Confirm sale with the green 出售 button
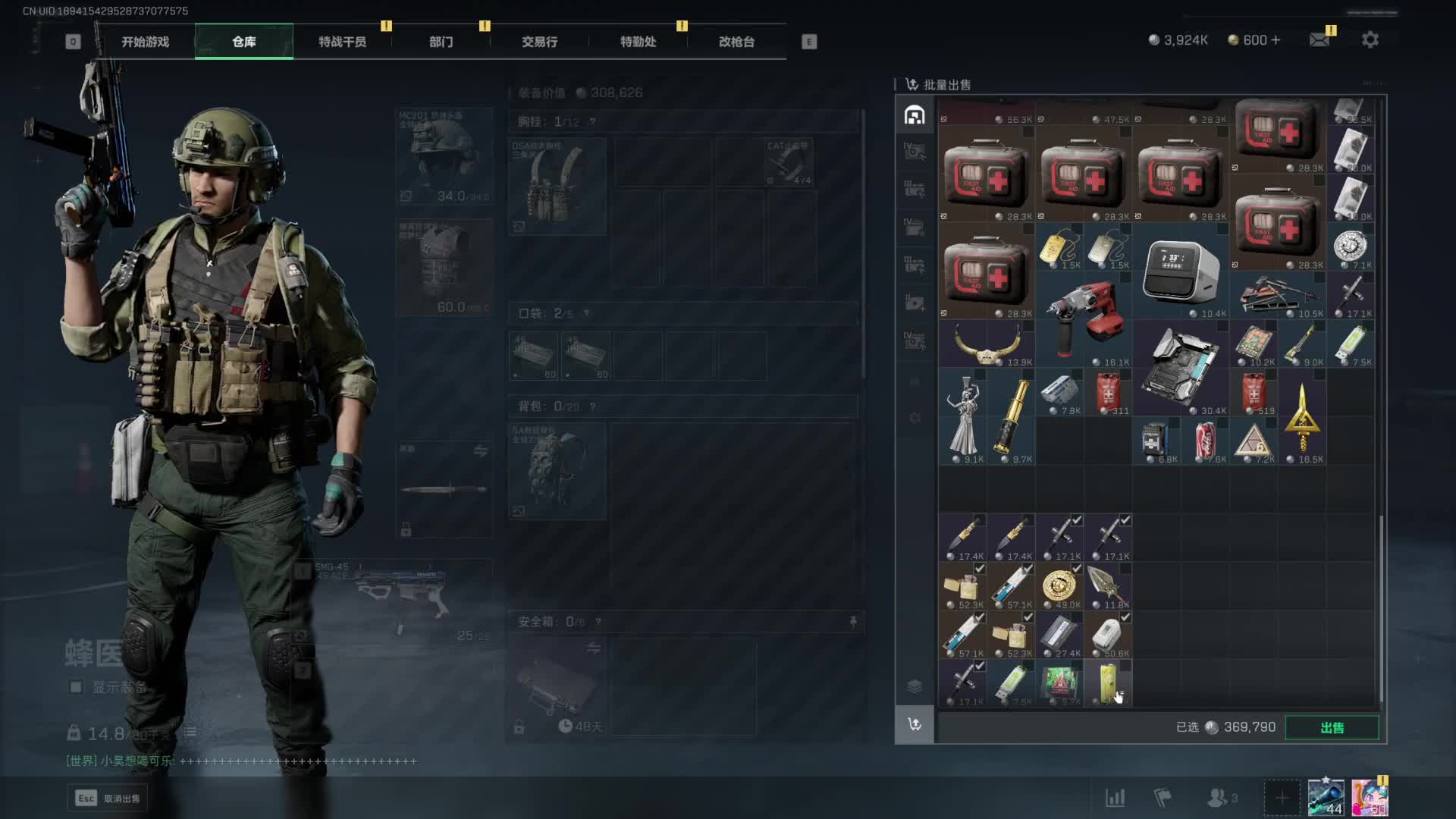 coord(1332,728)
